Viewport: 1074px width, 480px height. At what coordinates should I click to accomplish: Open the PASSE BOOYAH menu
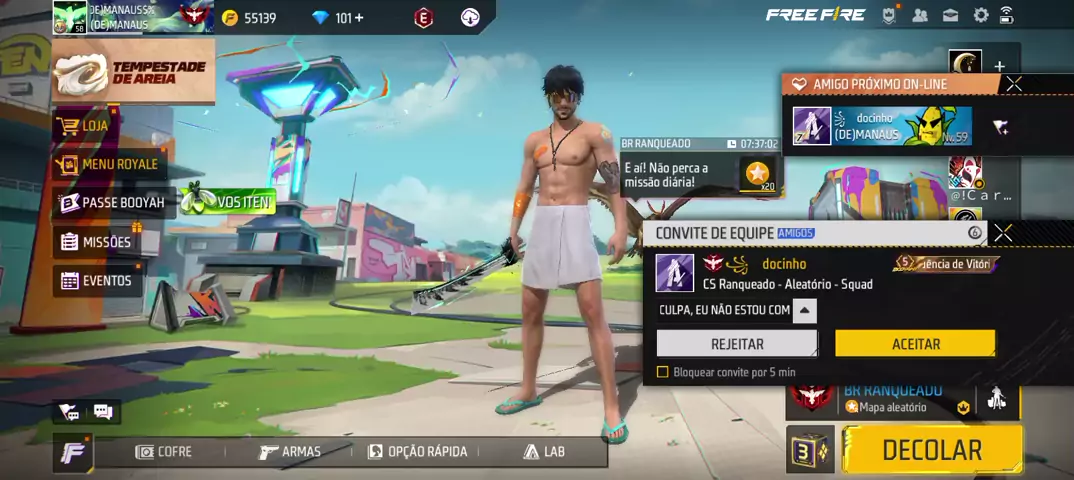click(111, 203)
